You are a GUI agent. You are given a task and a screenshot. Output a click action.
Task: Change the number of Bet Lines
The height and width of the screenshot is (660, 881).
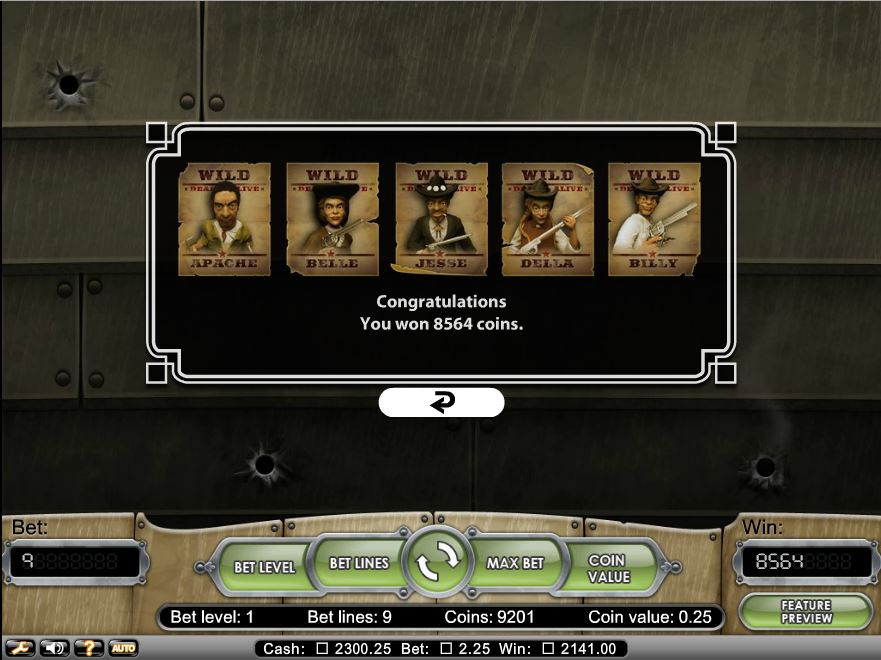click(358, 564)
